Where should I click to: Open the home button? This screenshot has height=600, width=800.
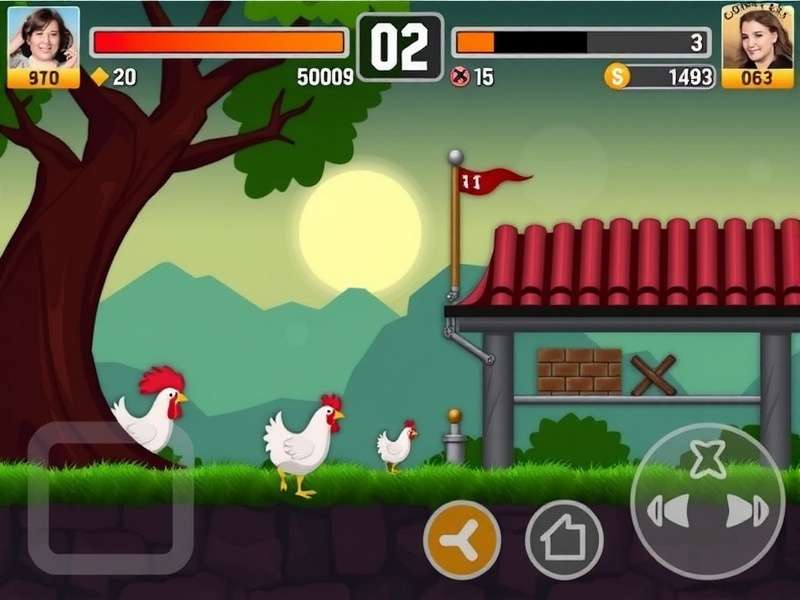564,540
